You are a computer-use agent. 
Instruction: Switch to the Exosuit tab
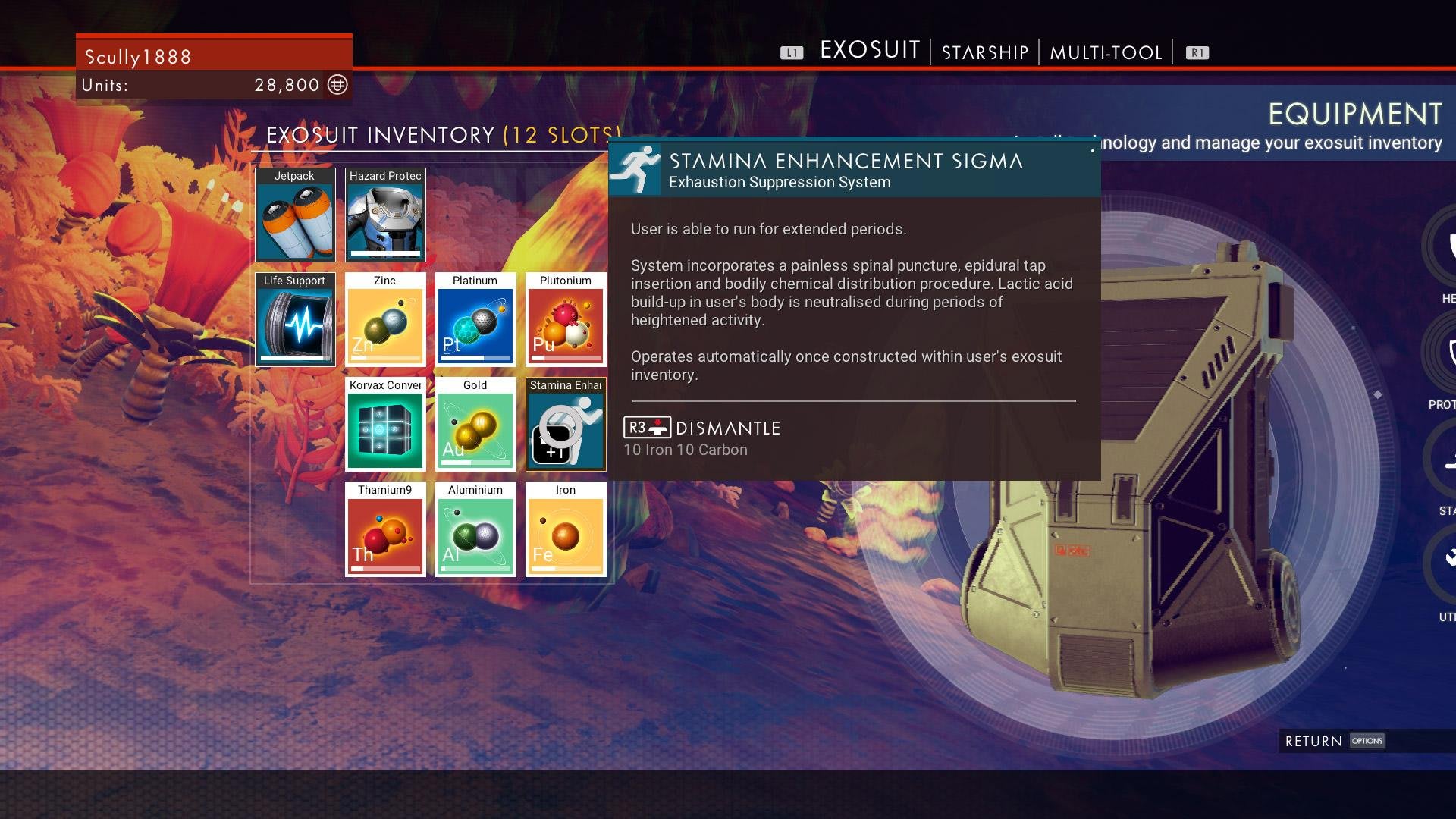[870, 51]
